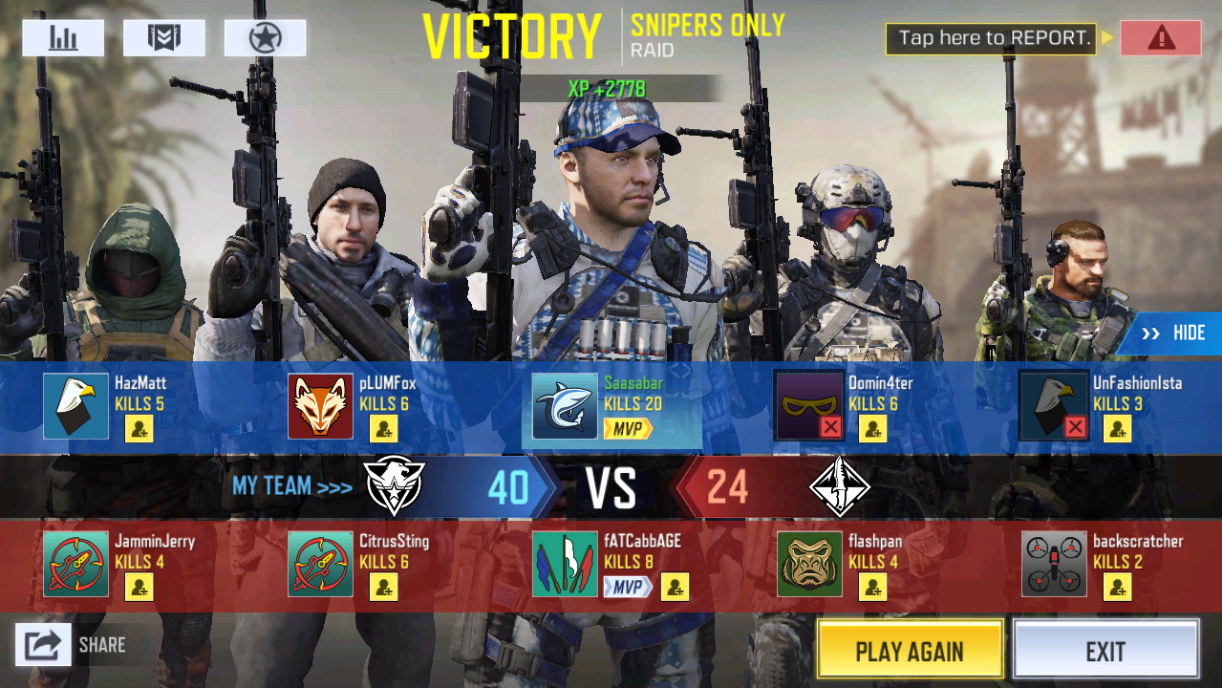
Task: Open the scoreboard stats bar-chart tab
Action: pos(63,38)
